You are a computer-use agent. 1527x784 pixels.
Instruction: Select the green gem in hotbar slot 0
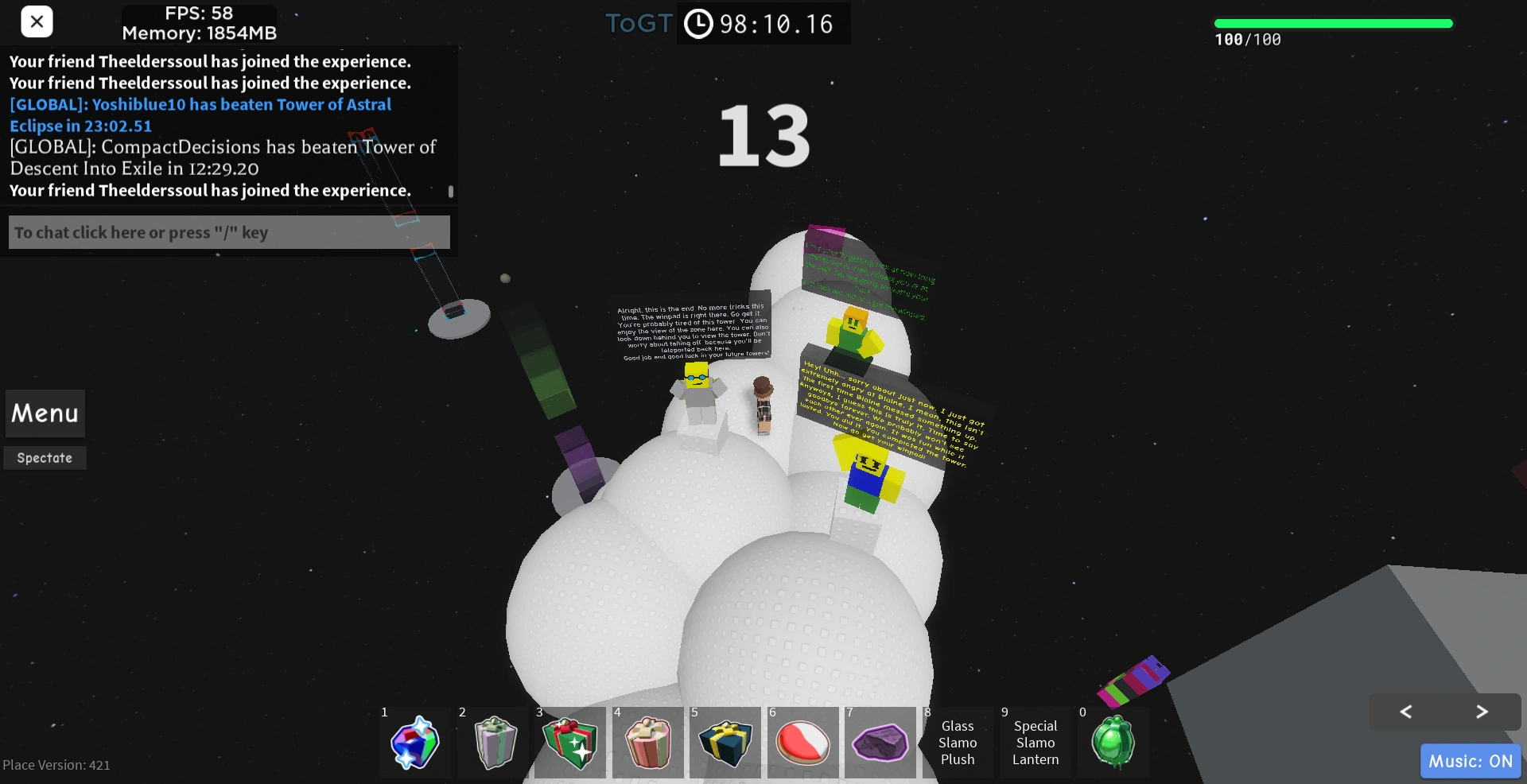[x=1113, y=742]
